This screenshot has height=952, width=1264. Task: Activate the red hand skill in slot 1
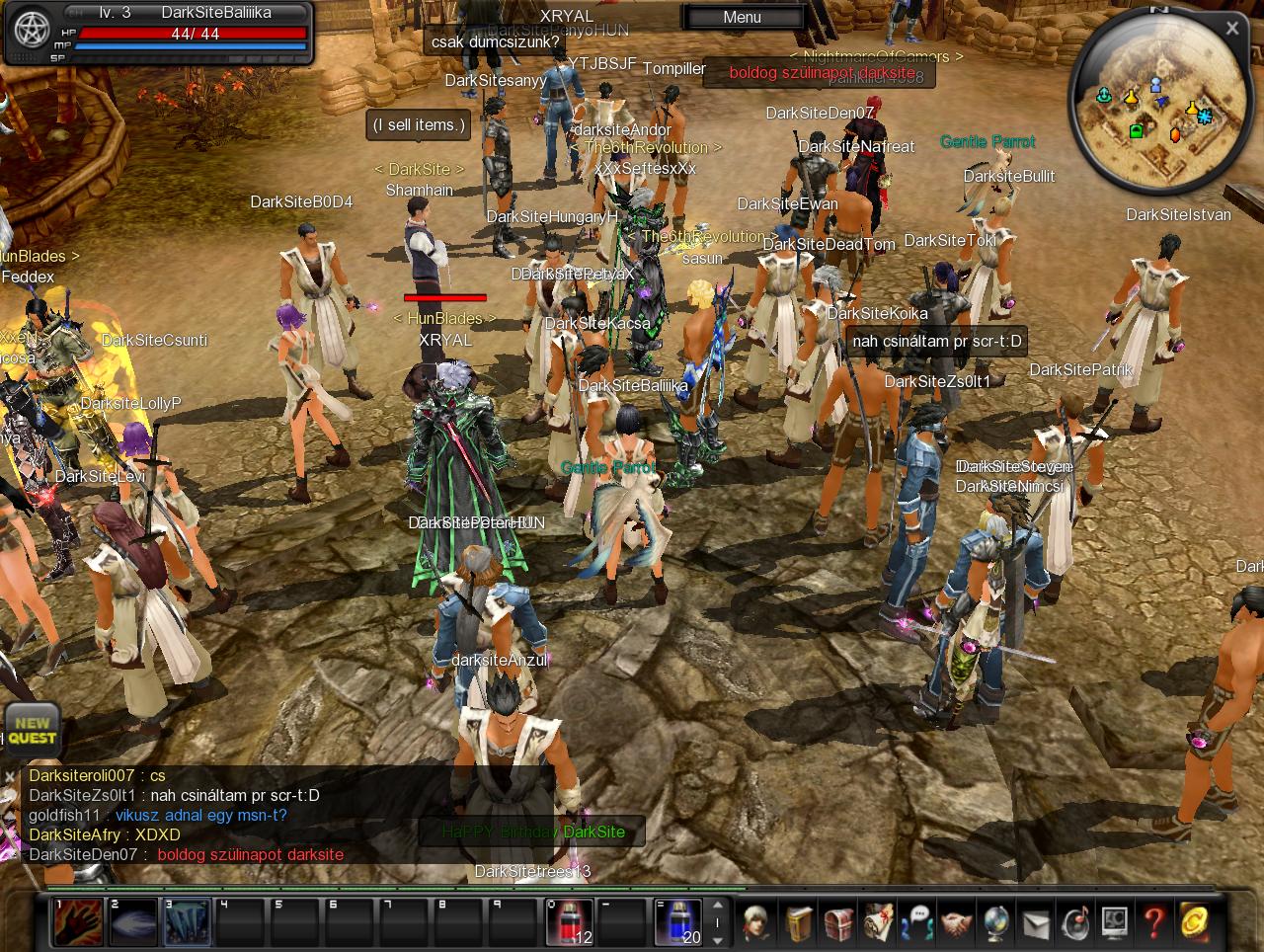click(x=78, y=922)
